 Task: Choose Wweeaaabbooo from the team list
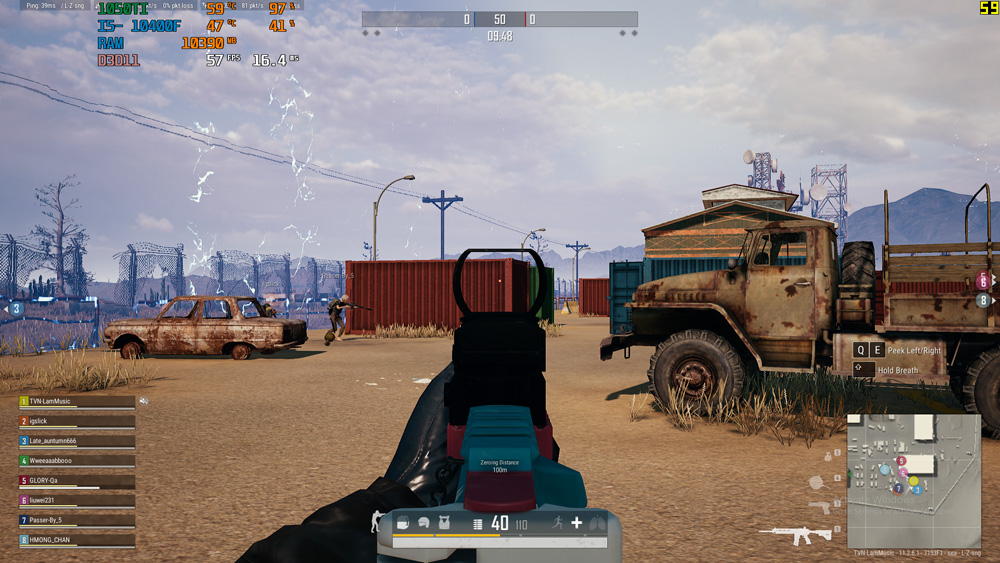click(76, 461)
